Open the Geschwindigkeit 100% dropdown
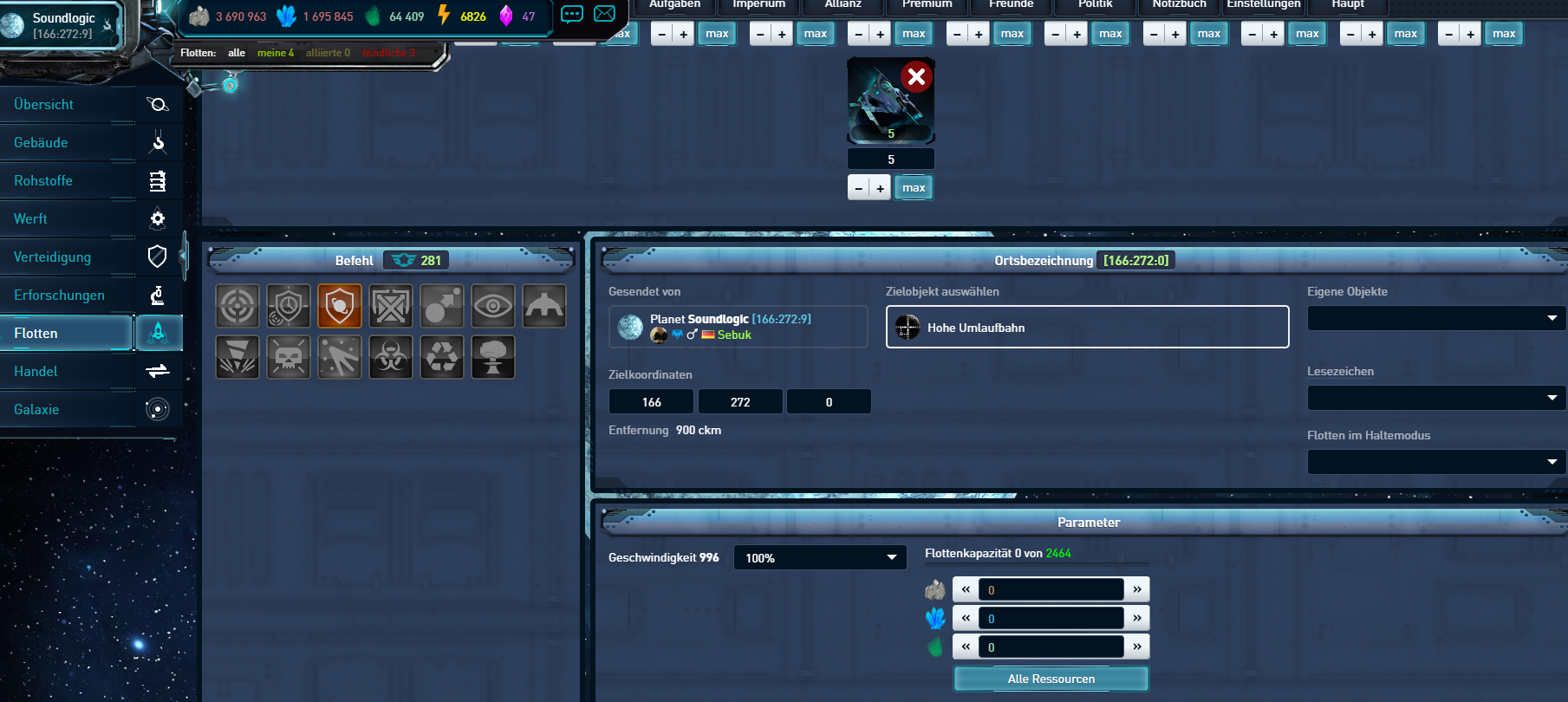 pyautogui.click(x=819, y=557)
